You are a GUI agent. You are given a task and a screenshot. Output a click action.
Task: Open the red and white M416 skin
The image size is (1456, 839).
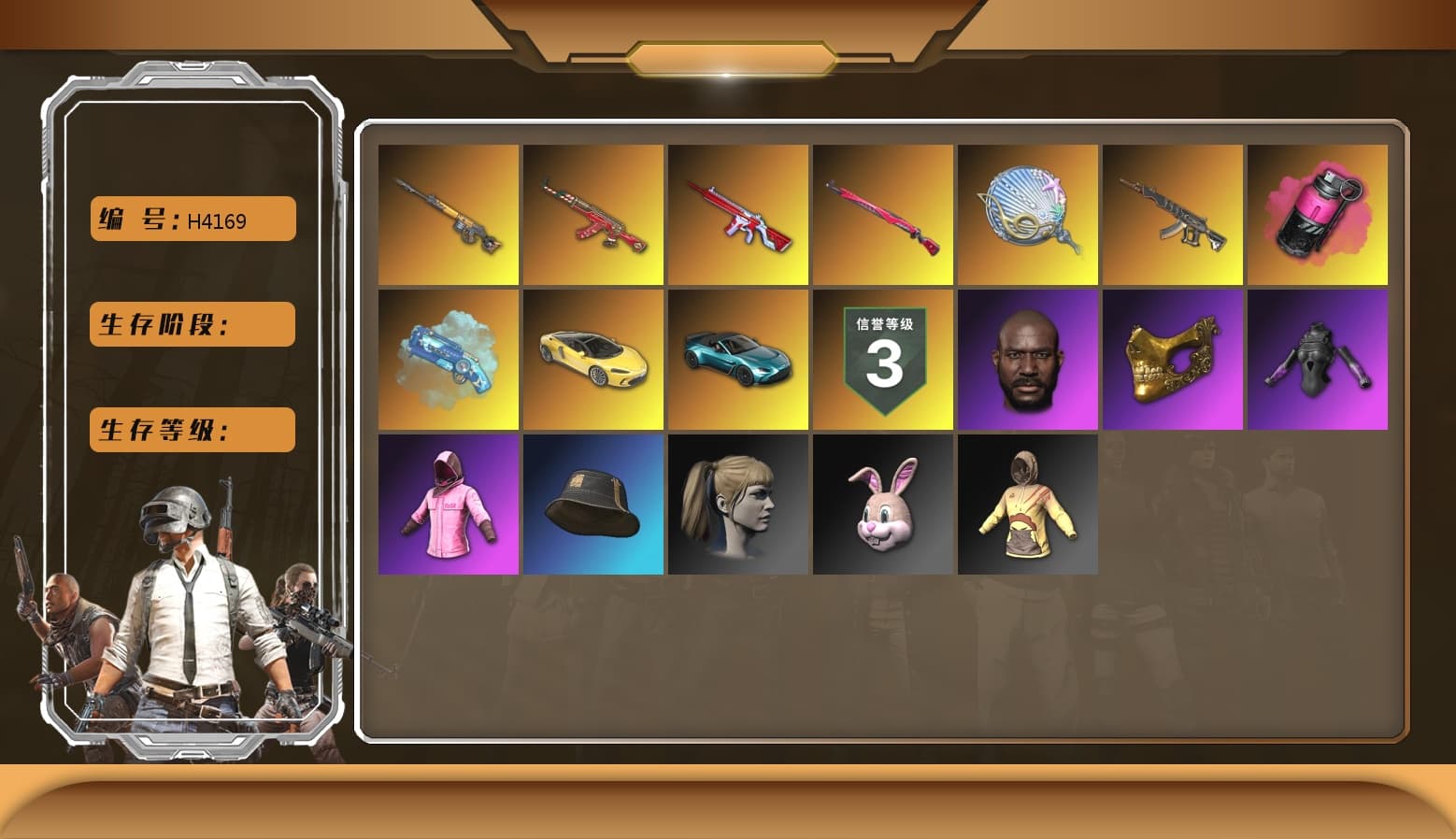(737, 213)
